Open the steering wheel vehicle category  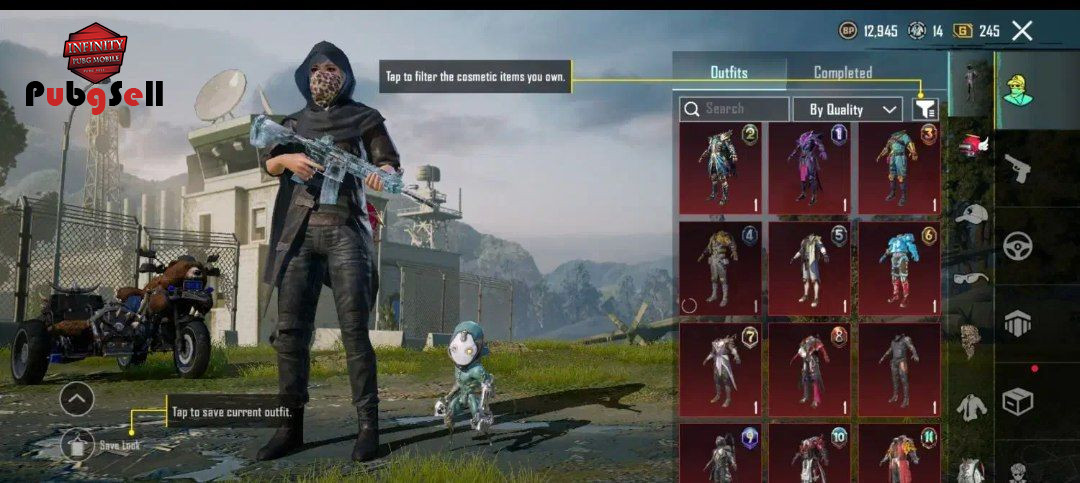pos(1018,246)
